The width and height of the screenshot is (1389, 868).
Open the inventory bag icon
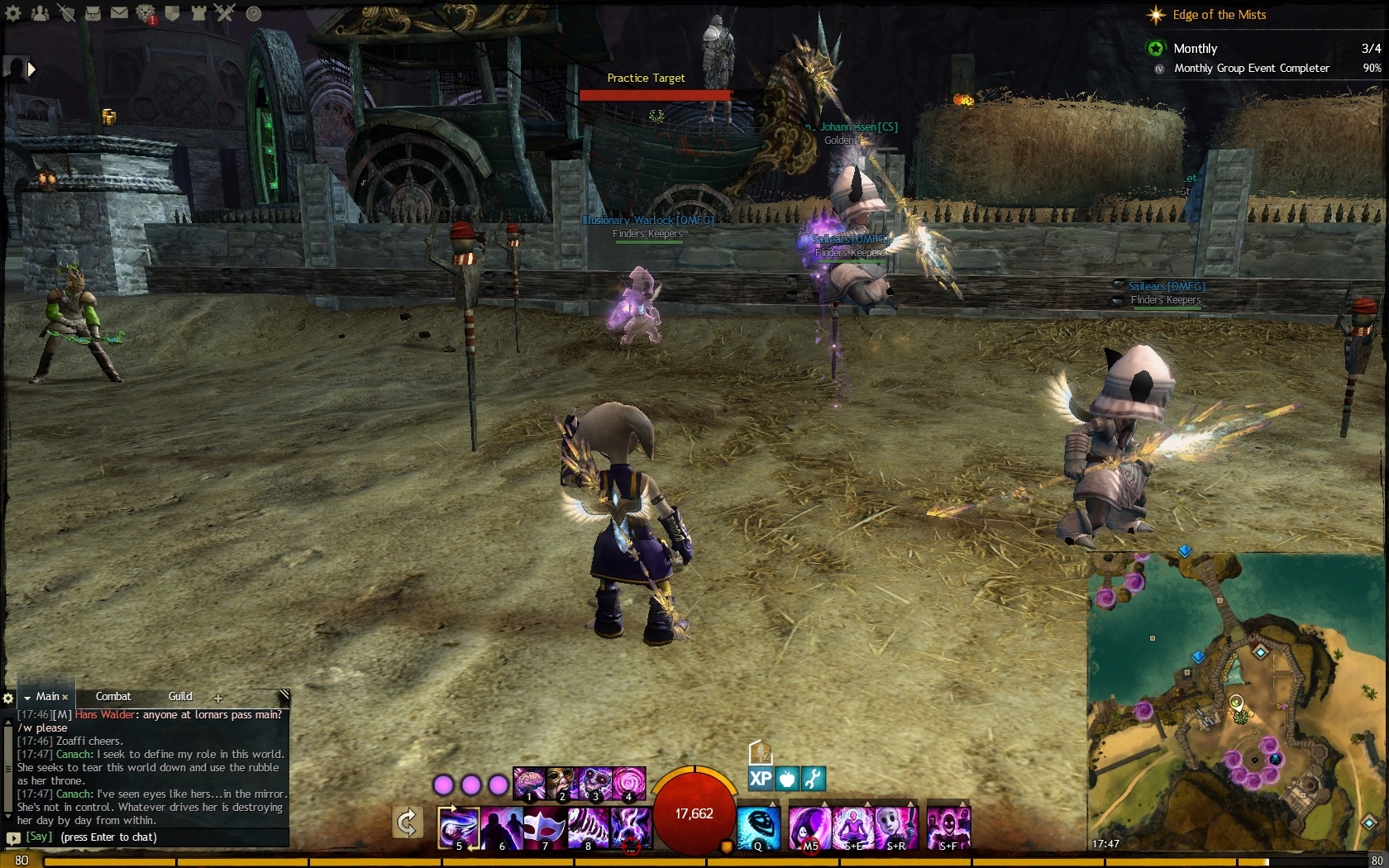(x=93, y=13)
